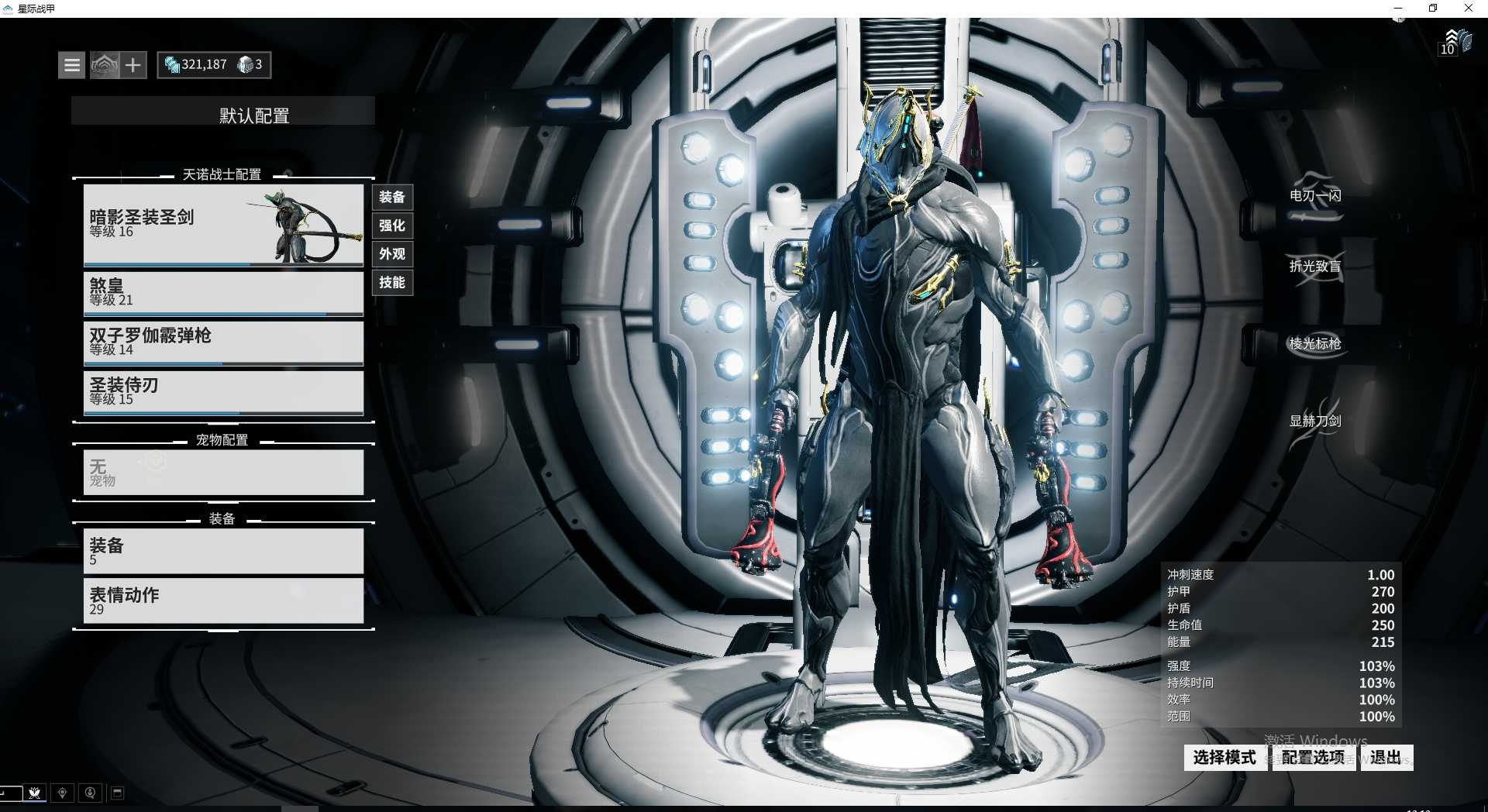1488x812 pixels.
Task: View the 电刃一闪 ability
Action: tap(1314, 195)
